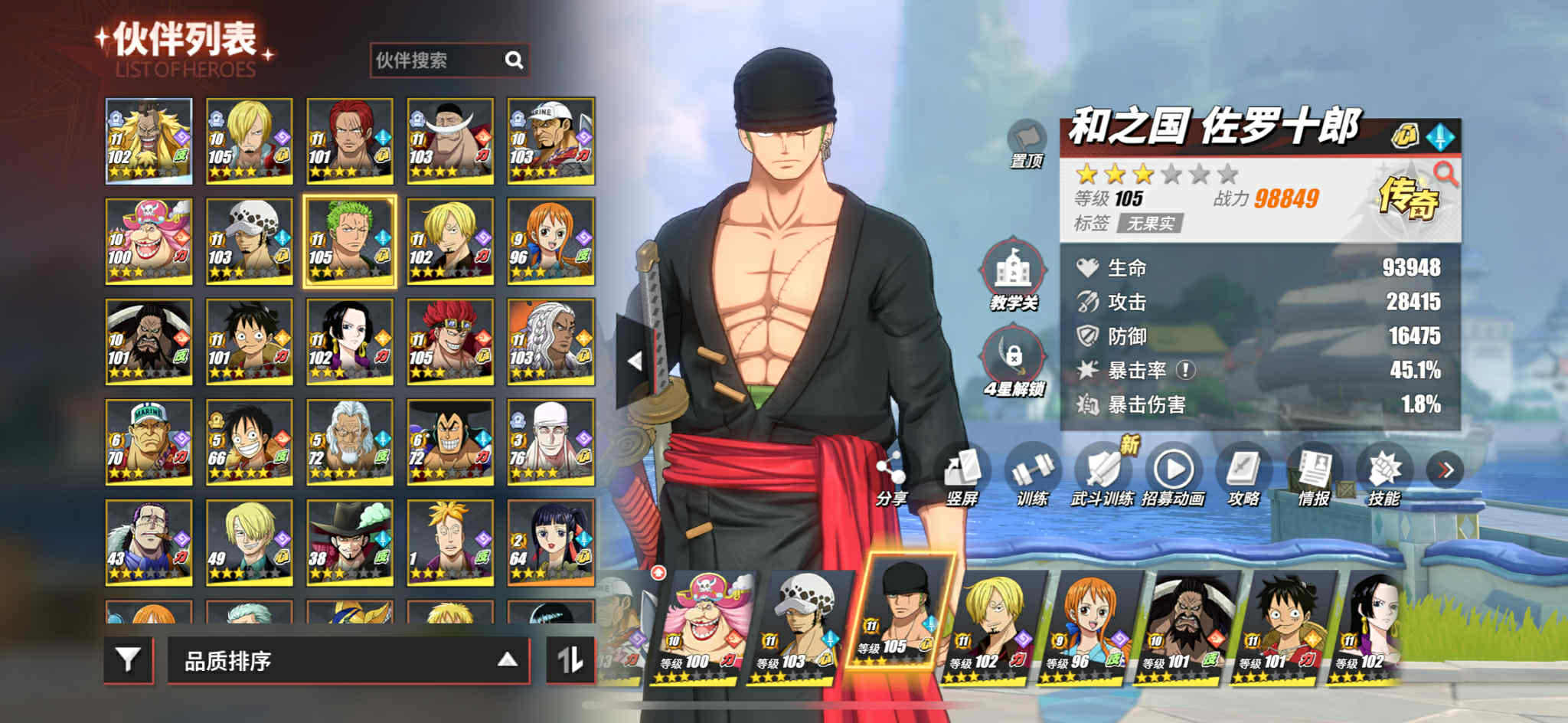View hero 情报 information
Viewport: 1568px width, 723px height.
tap(1314, 475)
